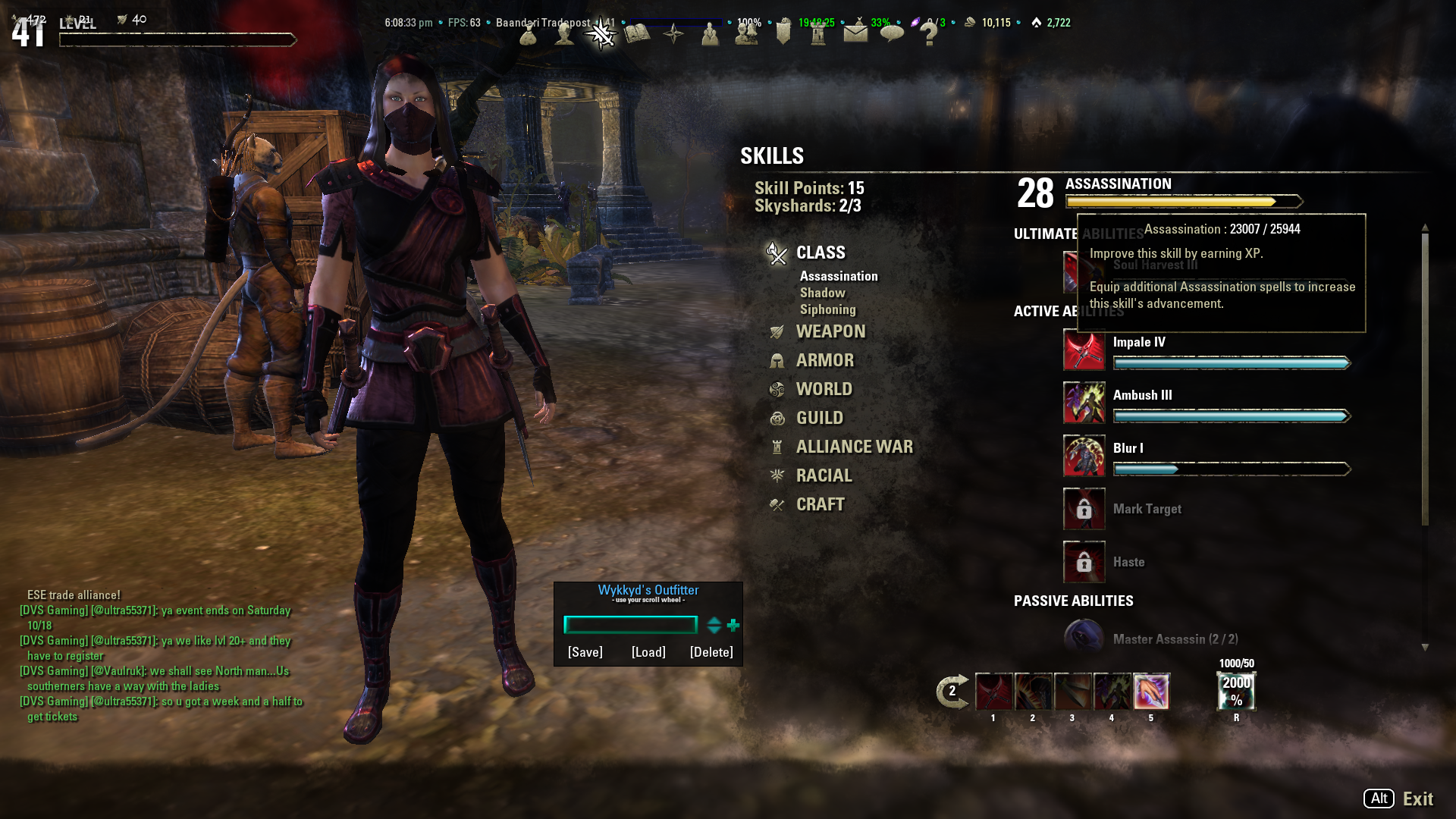Click the outfit name input field

click(630, 625)
